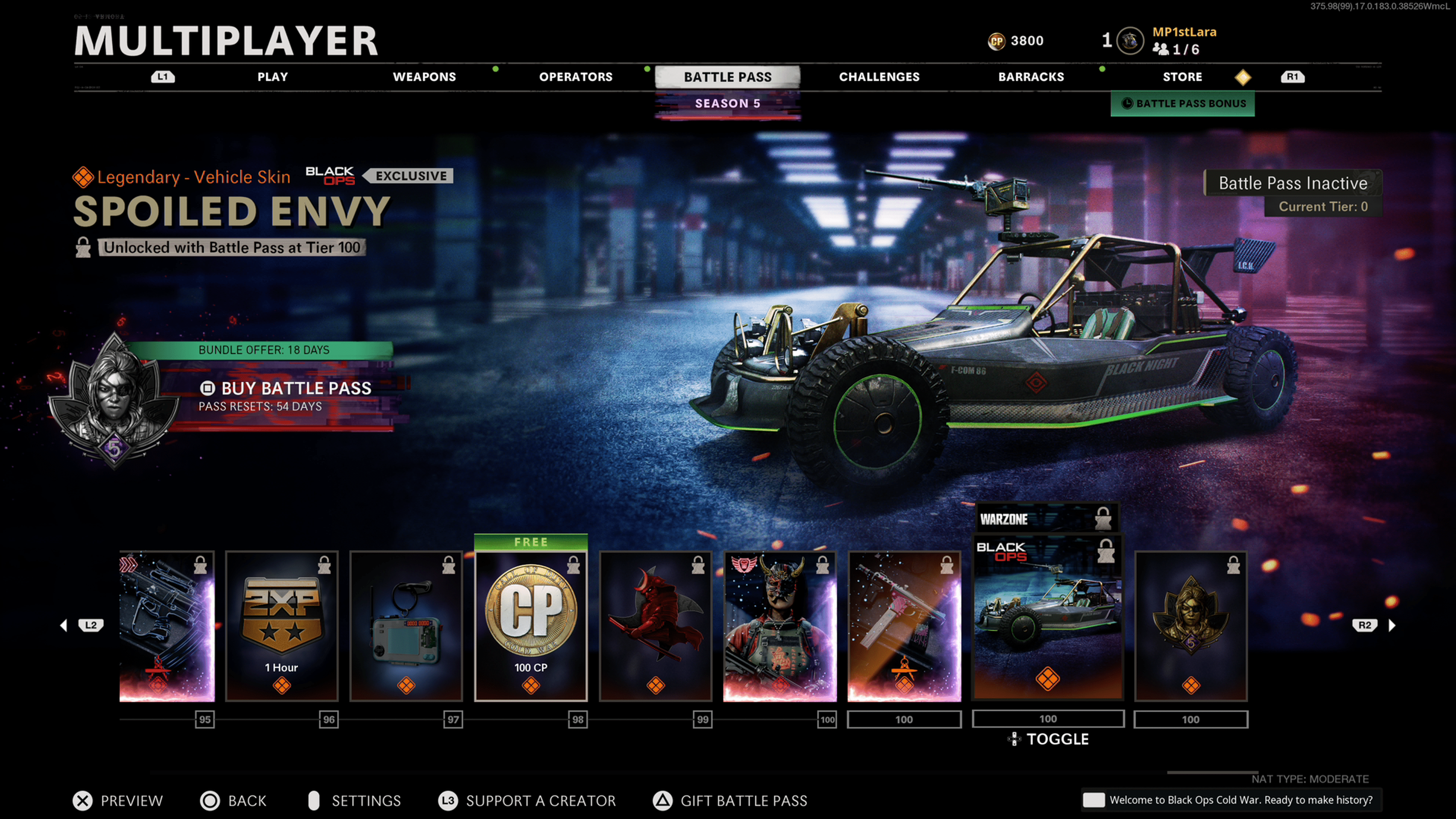Visit the Store tab
This screenshot has height=819, width=1456.
pos(1182,77)
